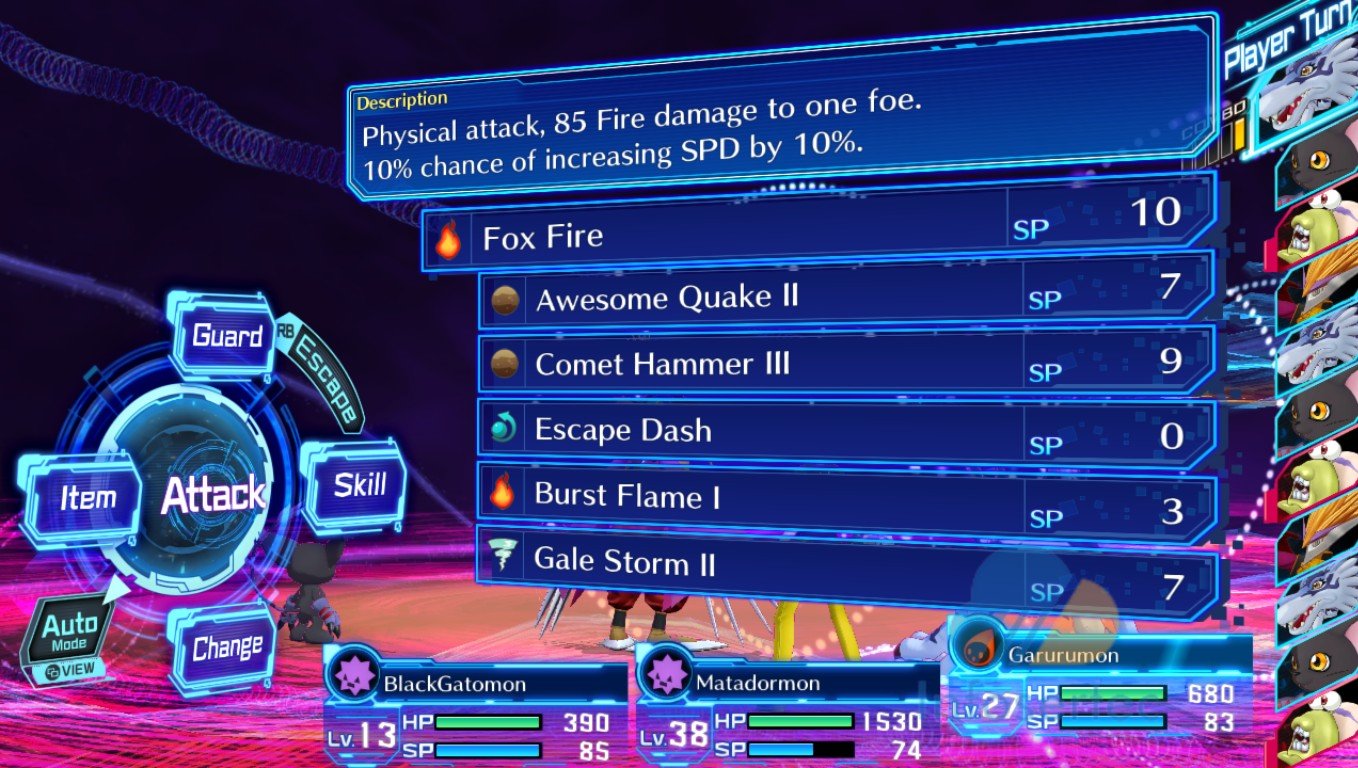
Task: Open the Skill command
Action: click(358, 487)
